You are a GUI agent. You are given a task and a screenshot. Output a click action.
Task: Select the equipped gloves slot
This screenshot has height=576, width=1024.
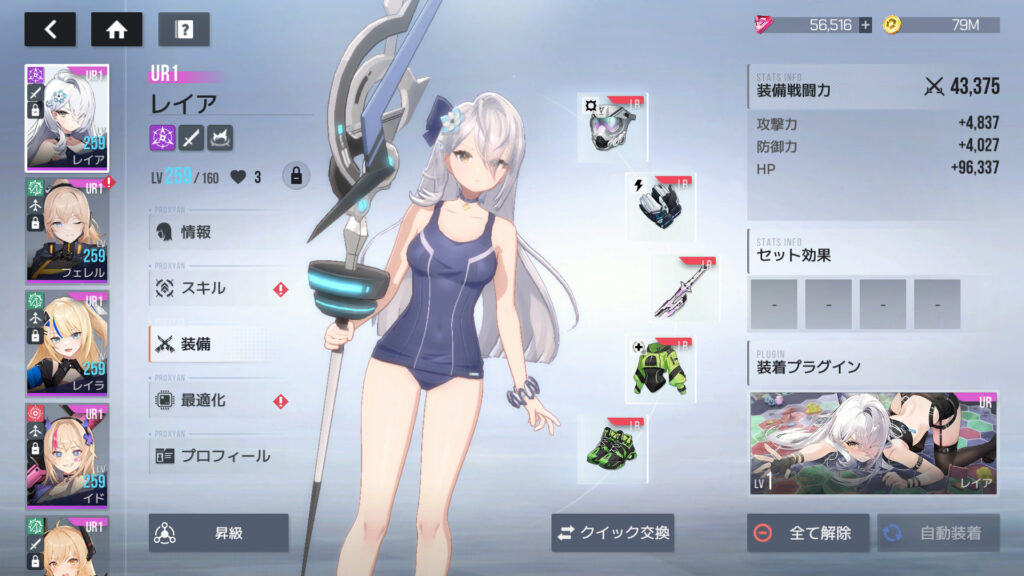(661, 206)
